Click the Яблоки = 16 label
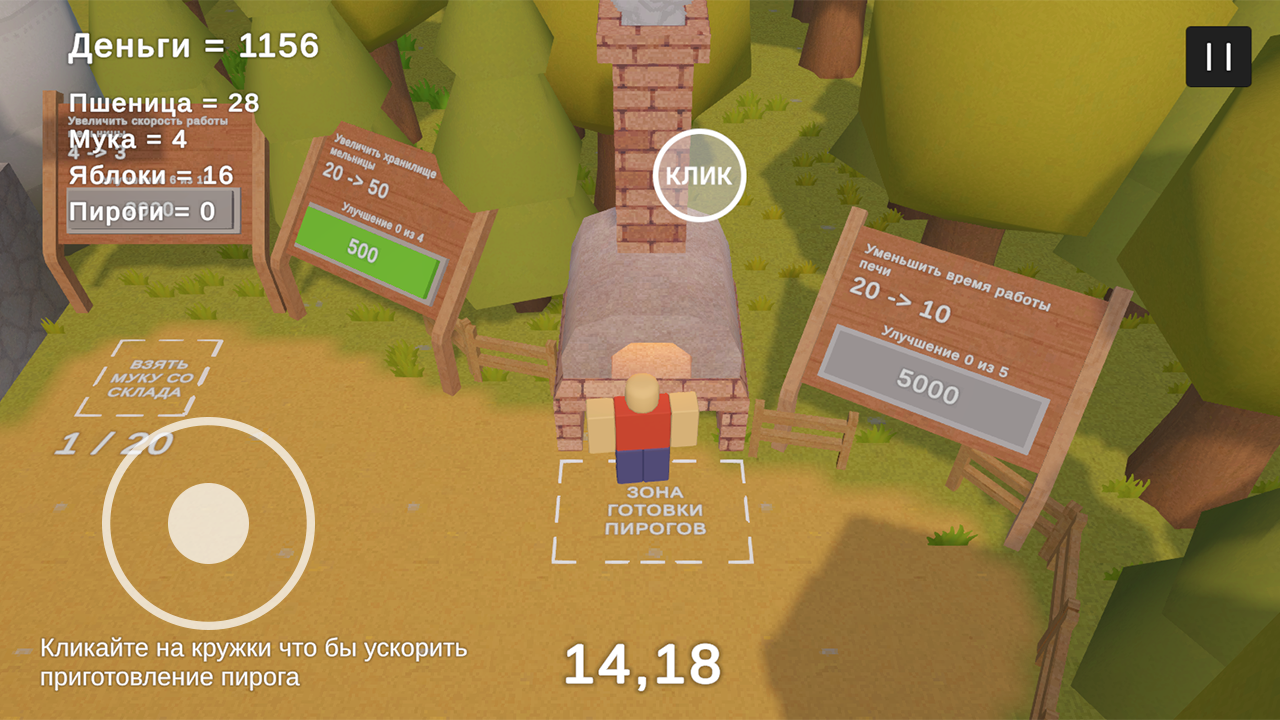Viewport: 1280px width, 720px height. pyautogui.click(x=148, y=174)
